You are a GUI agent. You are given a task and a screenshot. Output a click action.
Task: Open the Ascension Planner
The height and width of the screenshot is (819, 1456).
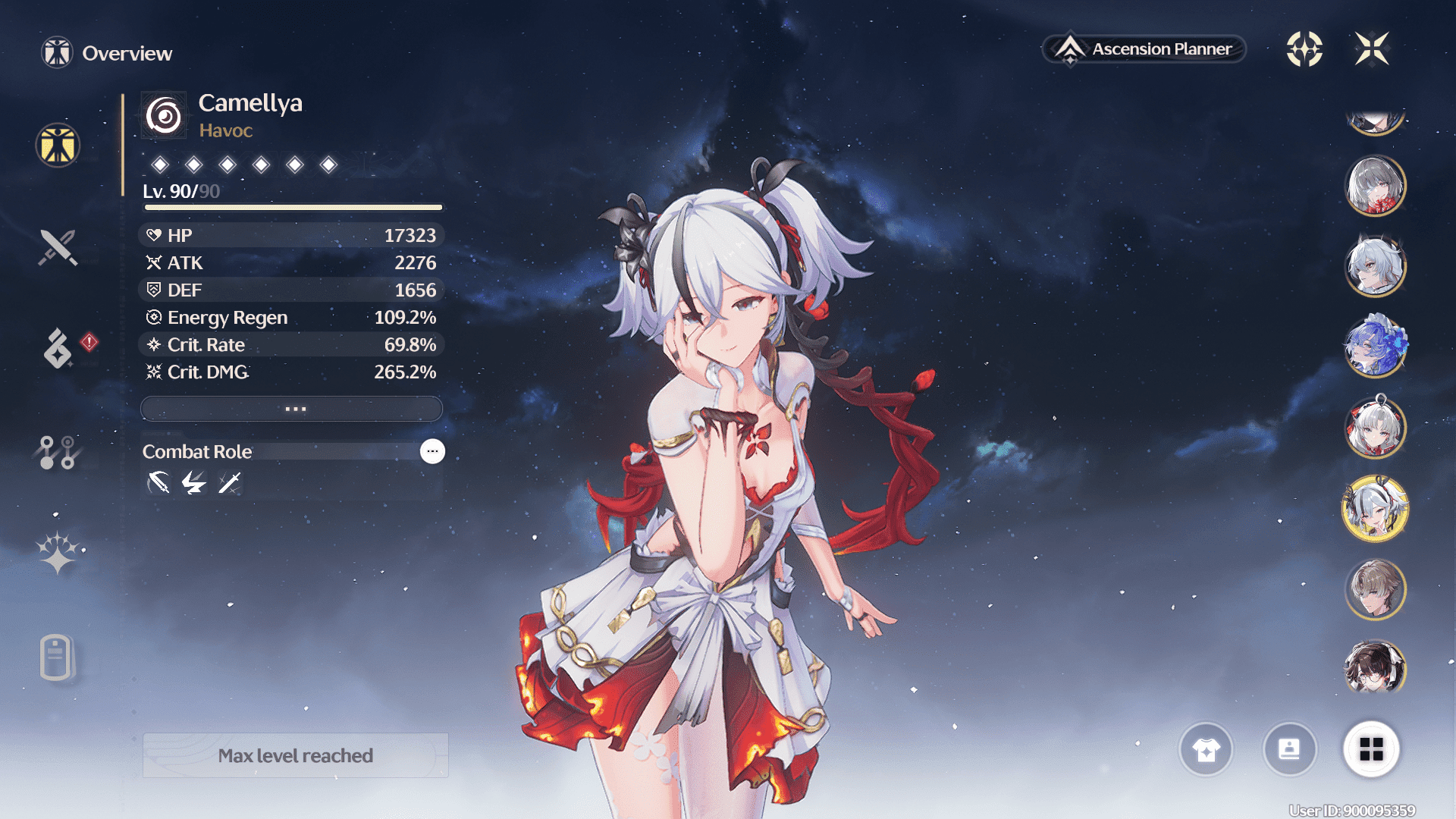1144,49
